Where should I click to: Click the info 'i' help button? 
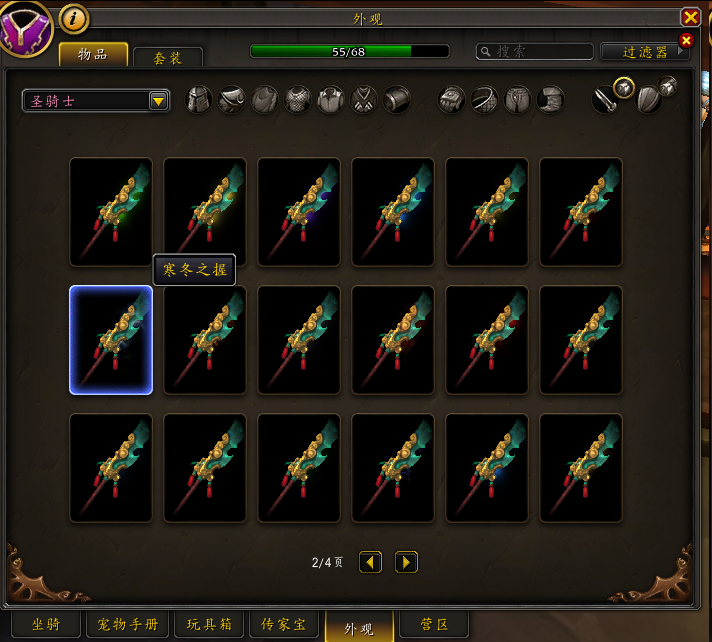tap(74, 17)
